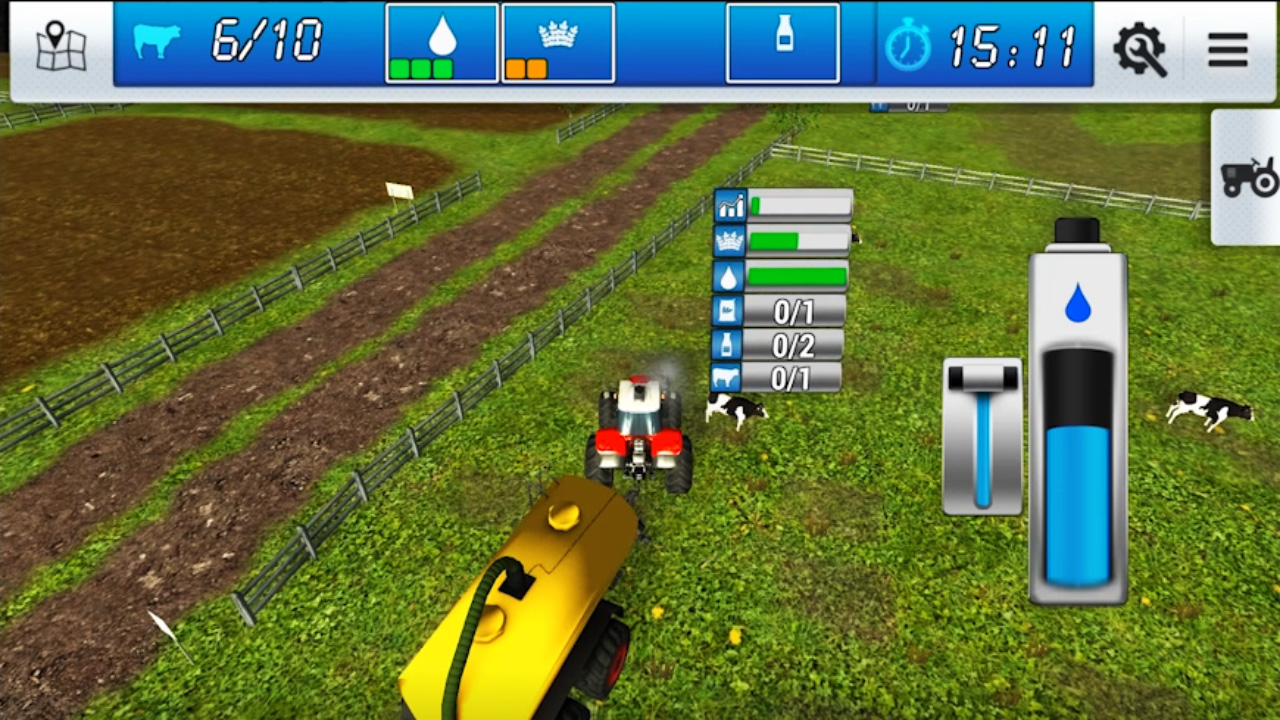Tap the crown indicator in the top bar

[x=558, y=42]
